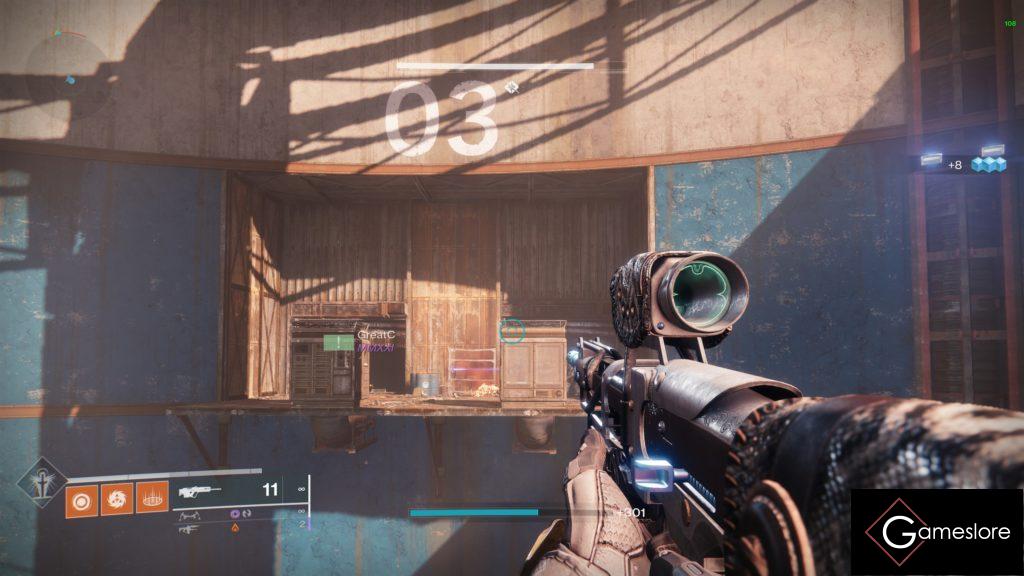Viewport: 1024px width, 576px height.
Task: Switch to the second weapon silhouette
Action: click(188, 514)
